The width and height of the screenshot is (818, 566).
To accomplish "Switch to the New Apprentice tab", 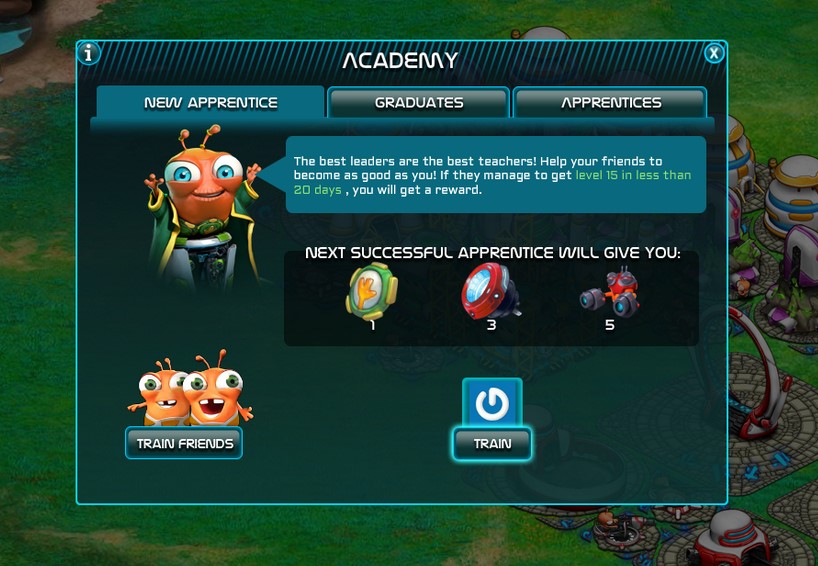I will [x=210, y=102].
